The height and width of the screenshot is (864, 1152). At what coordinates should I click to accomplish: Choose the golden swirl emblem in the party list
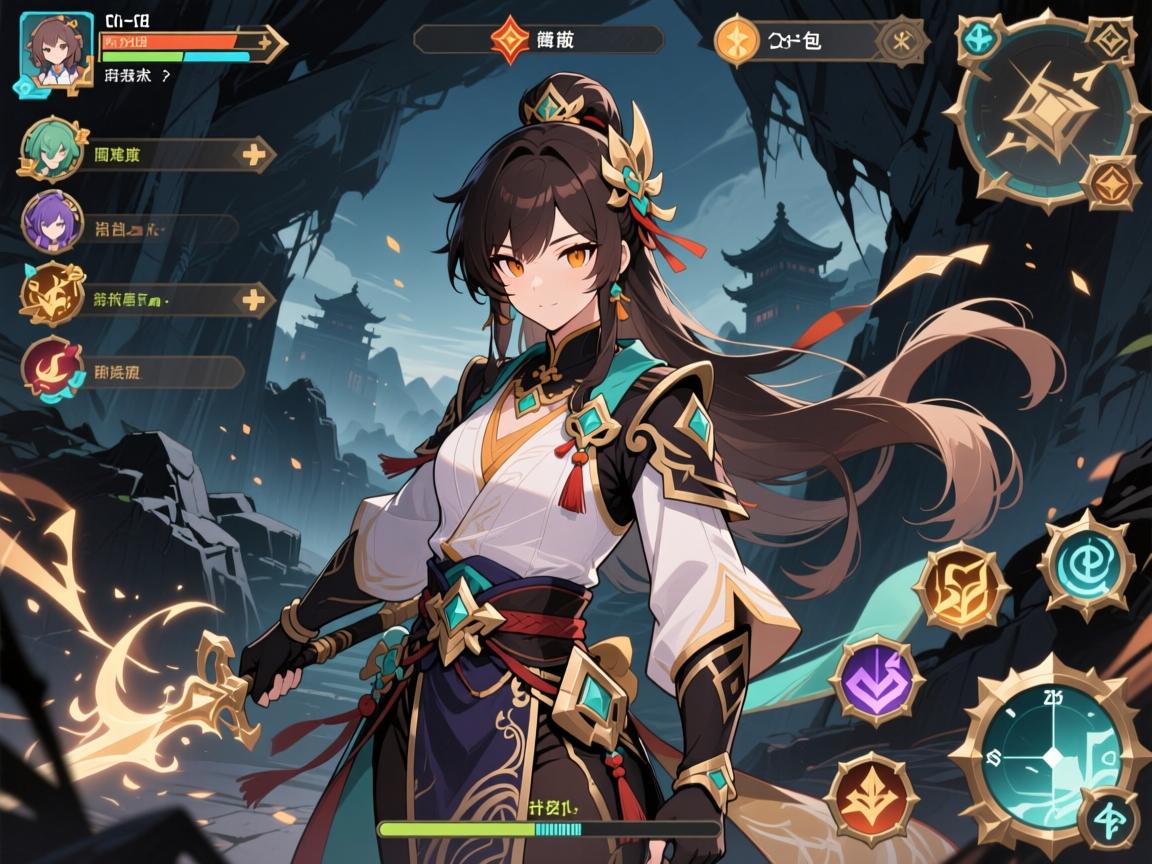(x=51, y=293)
